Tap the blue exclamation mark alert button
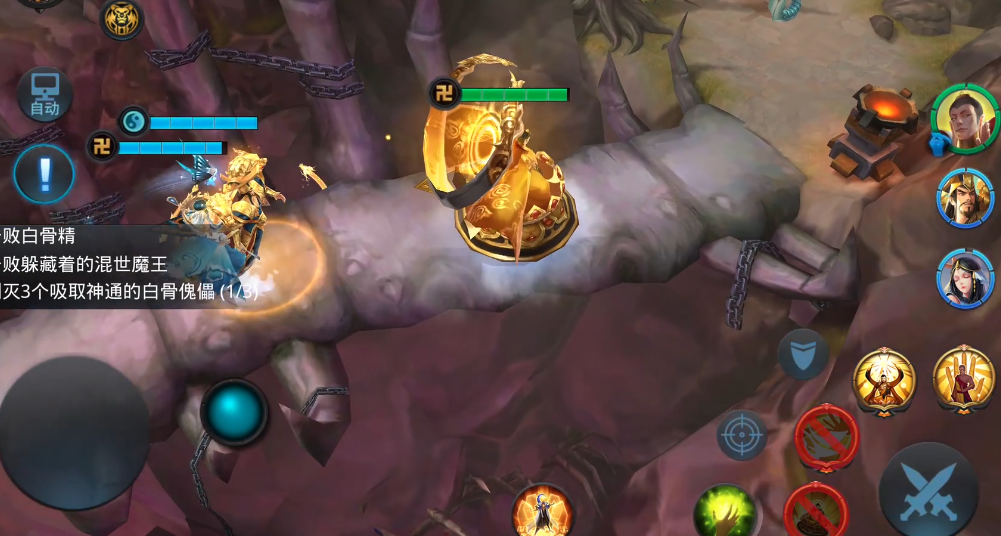The height and width of the screenshot is (536, 1001). pyautogui.click(x=44, y=174)
